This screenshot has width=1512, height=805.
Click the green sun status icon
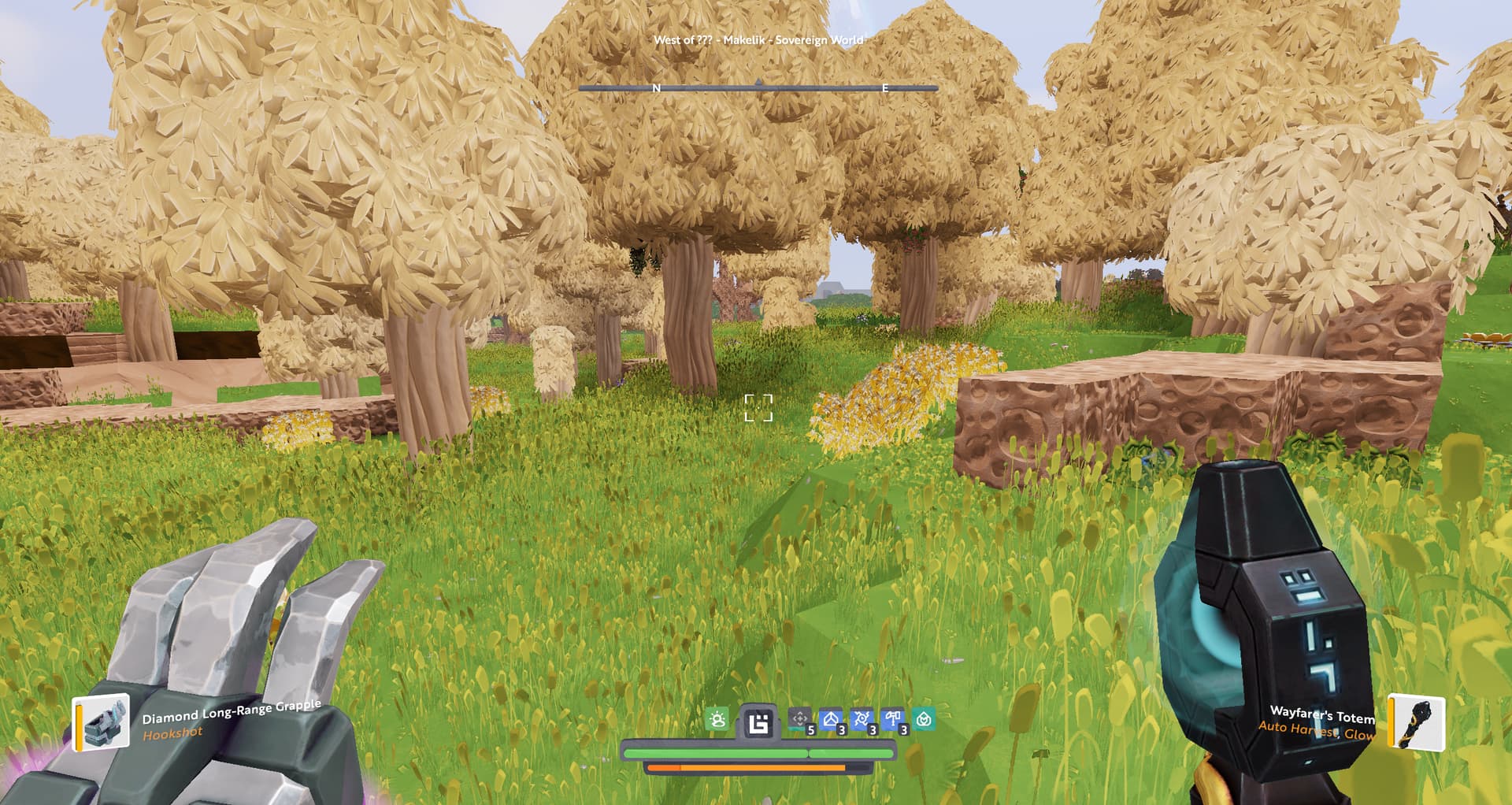pos(717,719)
